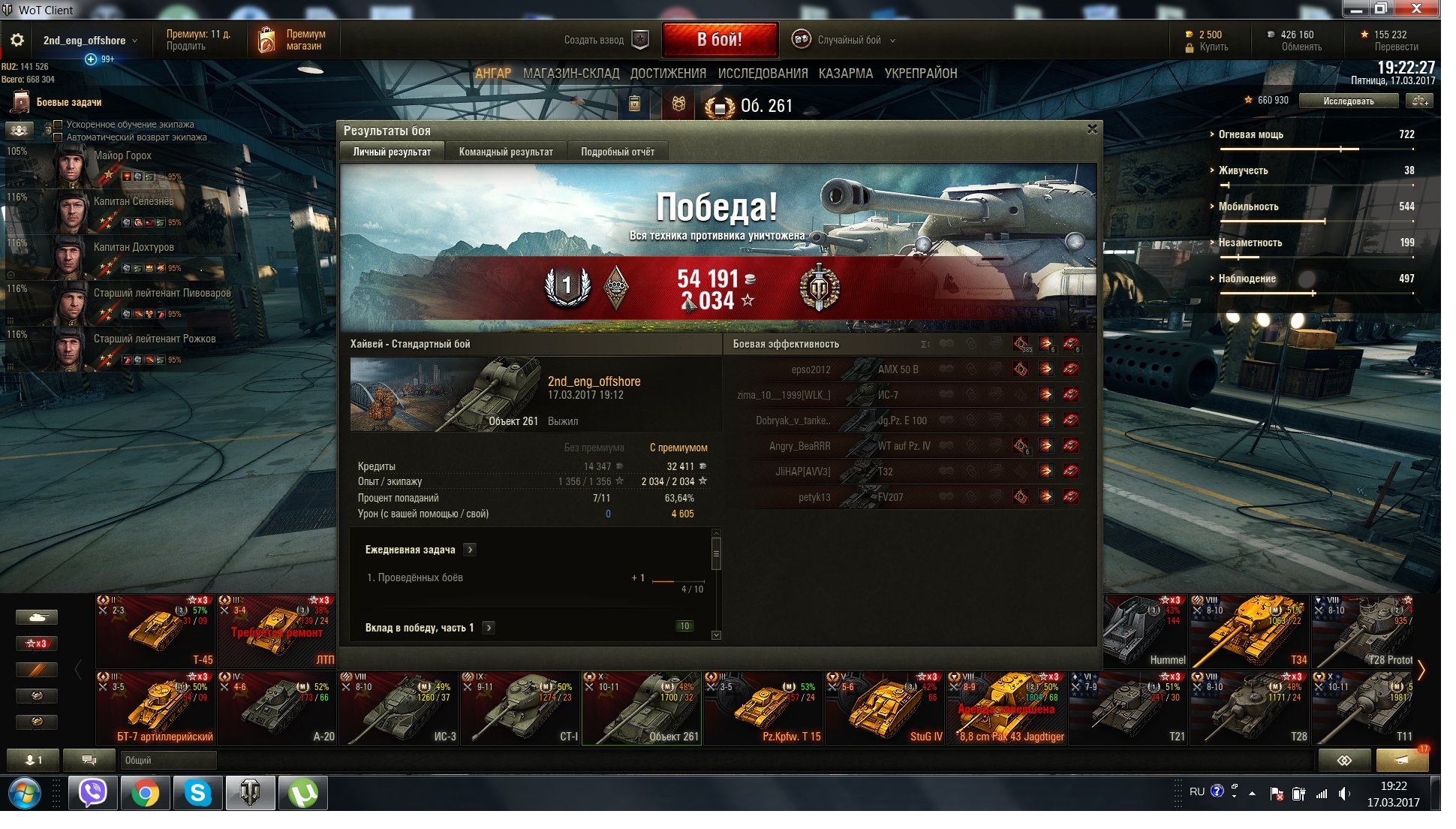Choose the T34 tank from carousel
Viewport: 1456px width, 829px height.
(1250, 631)
